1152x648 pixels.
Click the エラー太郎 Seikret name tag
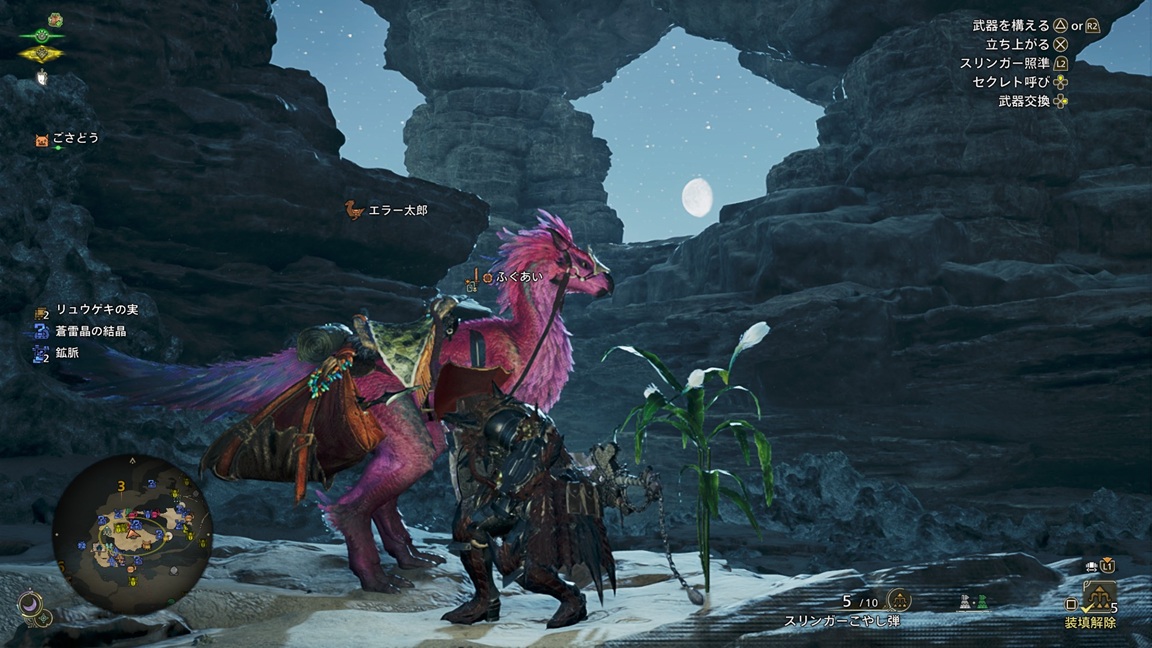click(x=397, y=210)
